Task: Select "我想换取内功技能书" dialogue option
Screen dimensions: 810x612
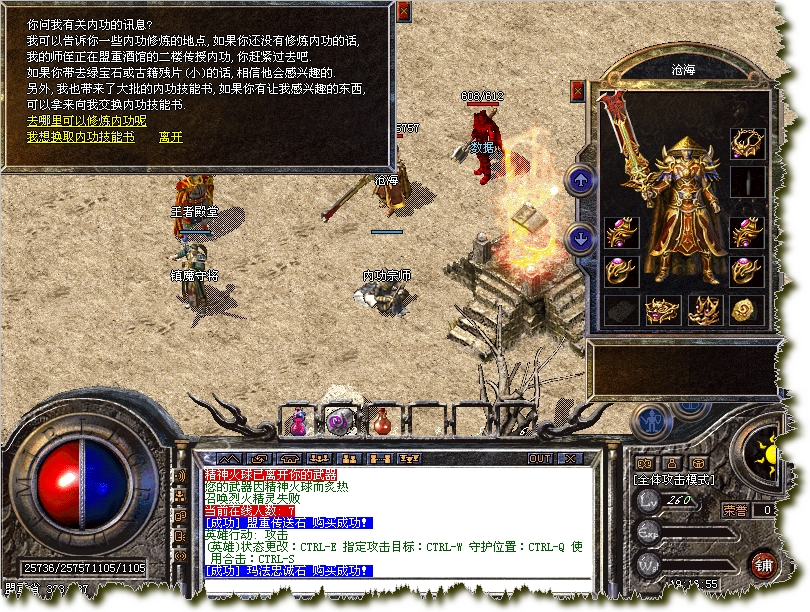Action: click(80, 137)
